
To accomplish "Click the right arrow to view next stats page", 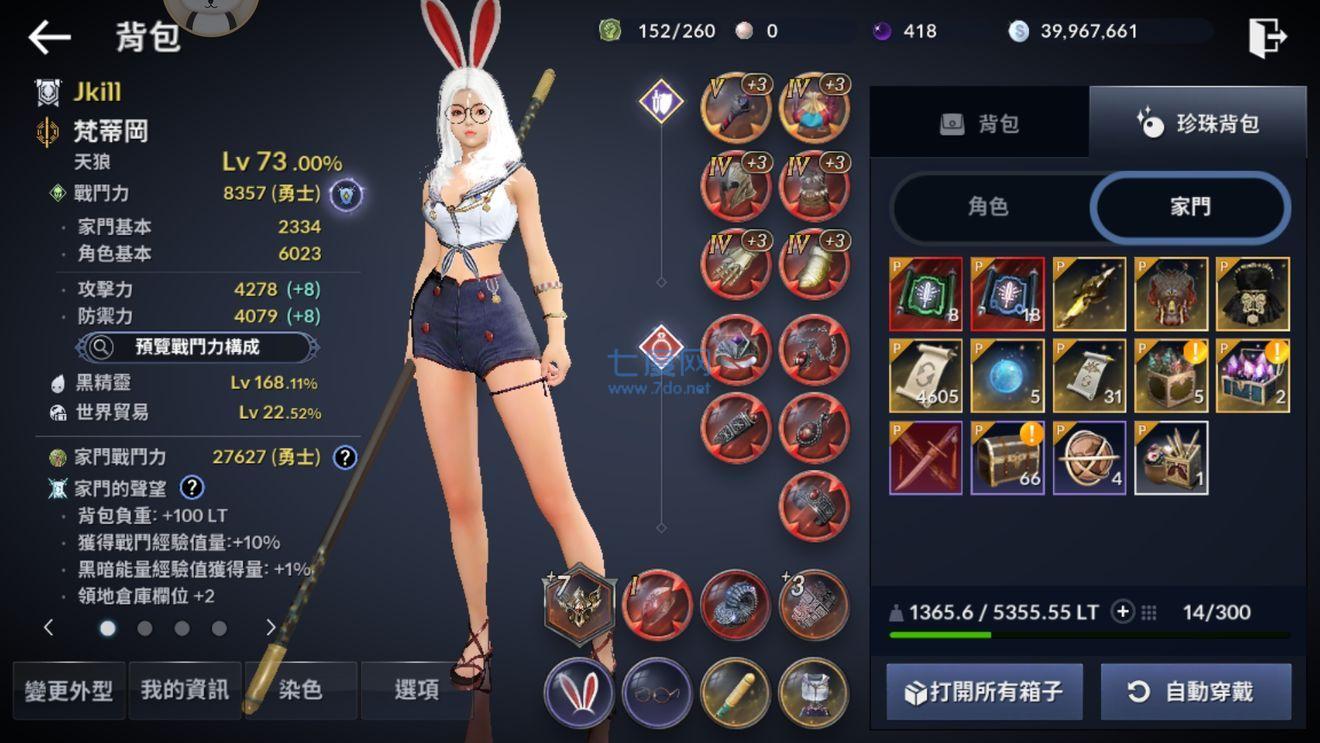I will coord(268,629).
